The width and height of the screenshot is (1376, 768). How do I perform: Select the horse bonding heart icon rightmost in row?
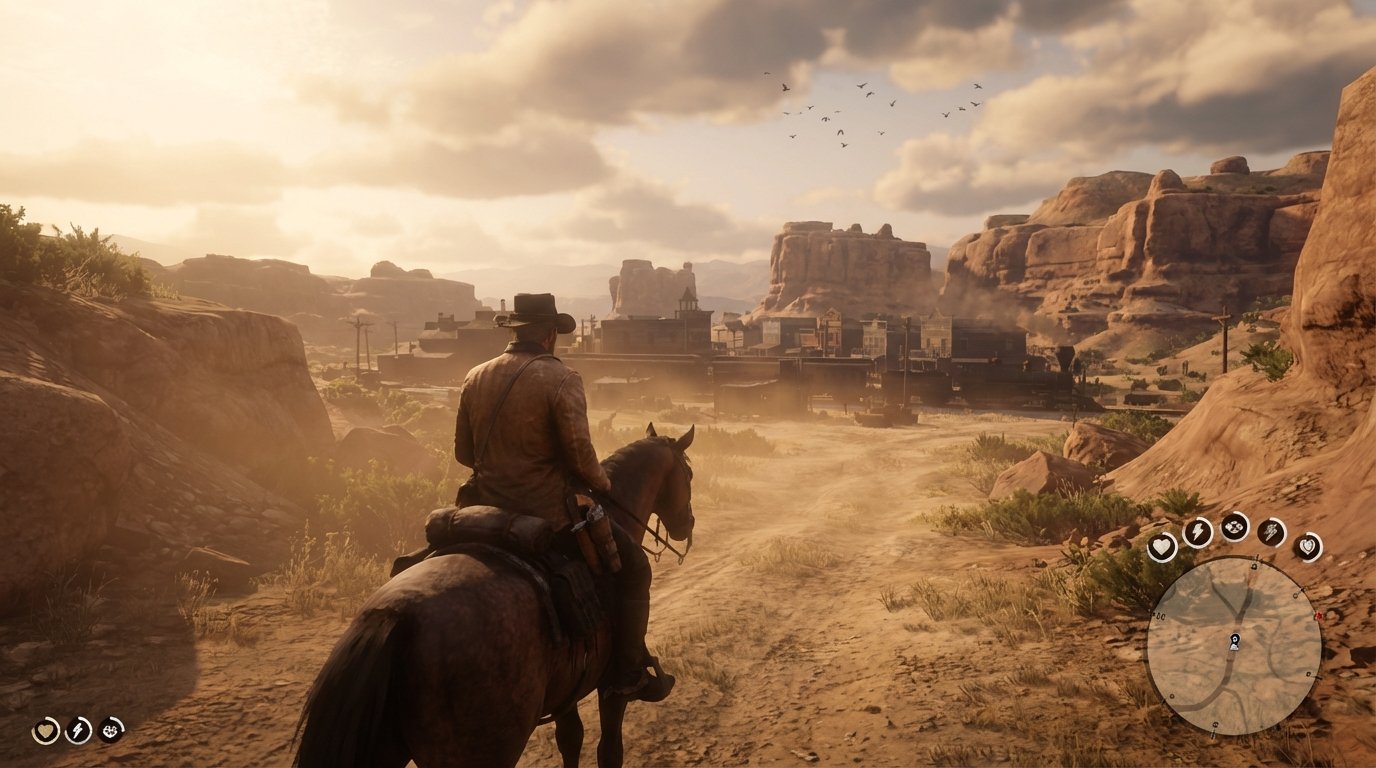pos(1305,547)
